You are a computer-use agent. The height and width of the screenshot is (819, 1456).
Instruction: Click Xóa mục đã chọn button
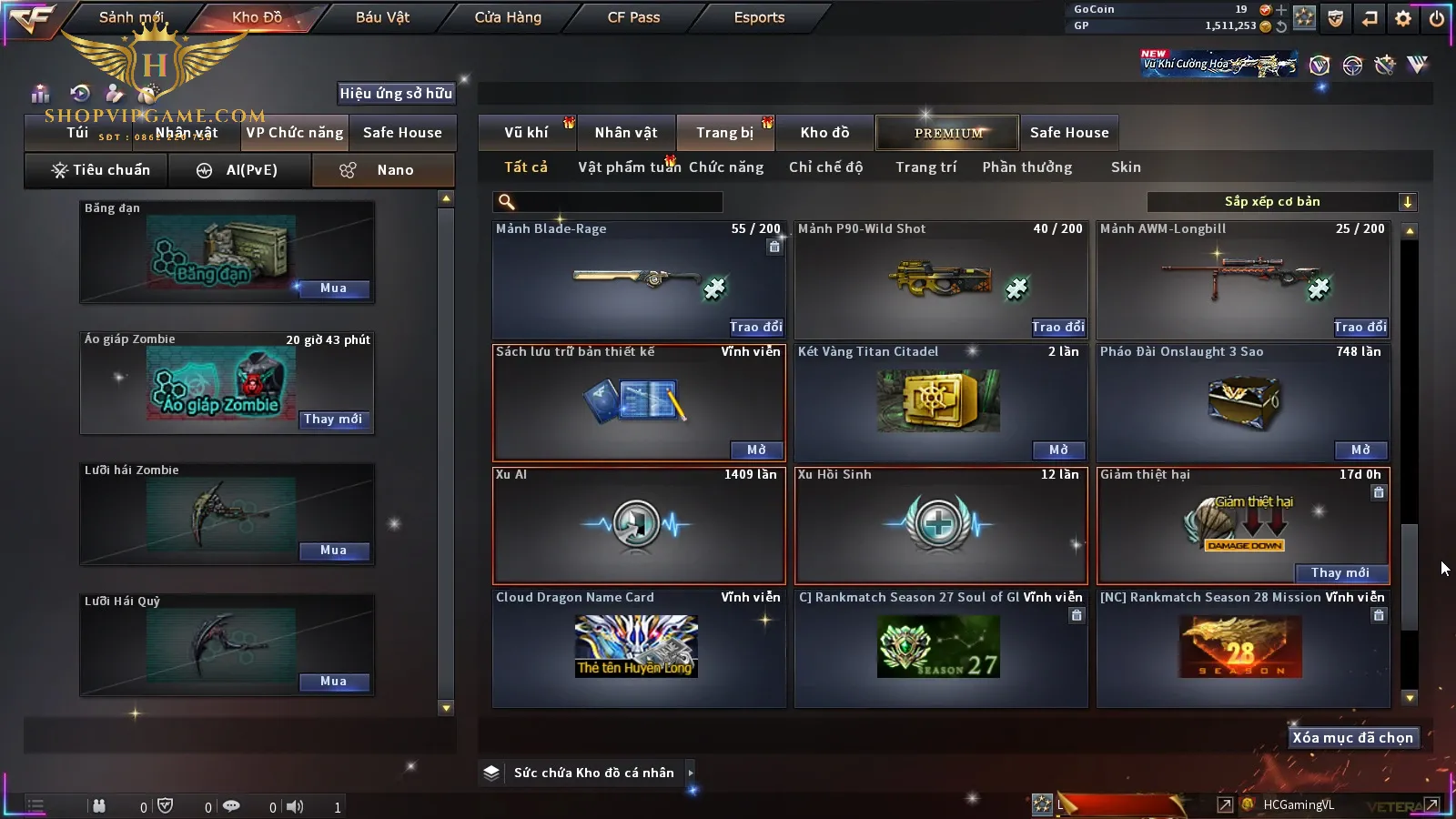tap(1352, 738)
